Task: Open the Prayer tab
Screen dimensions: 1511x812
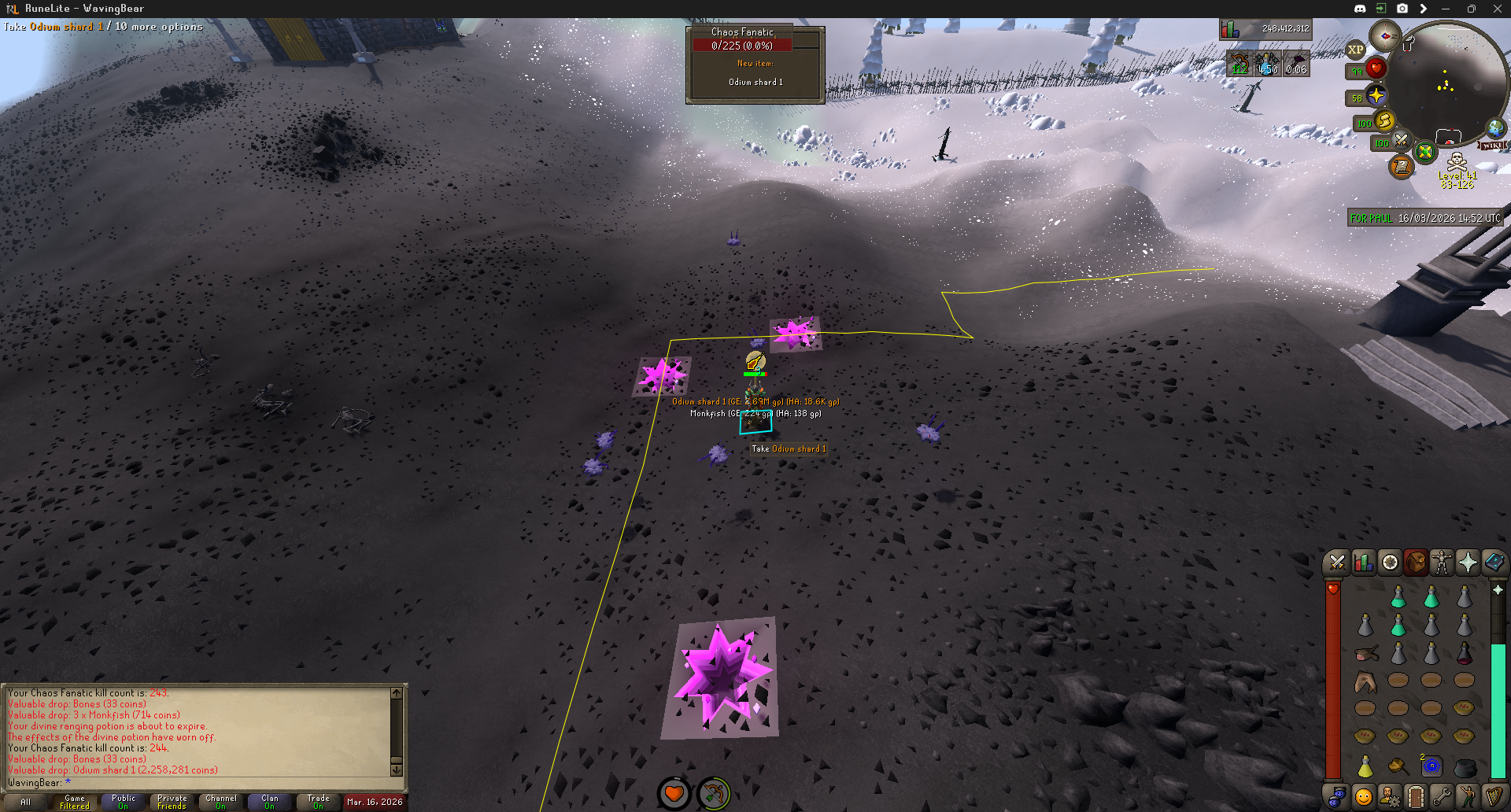Action: click(x=1468, y=563)
